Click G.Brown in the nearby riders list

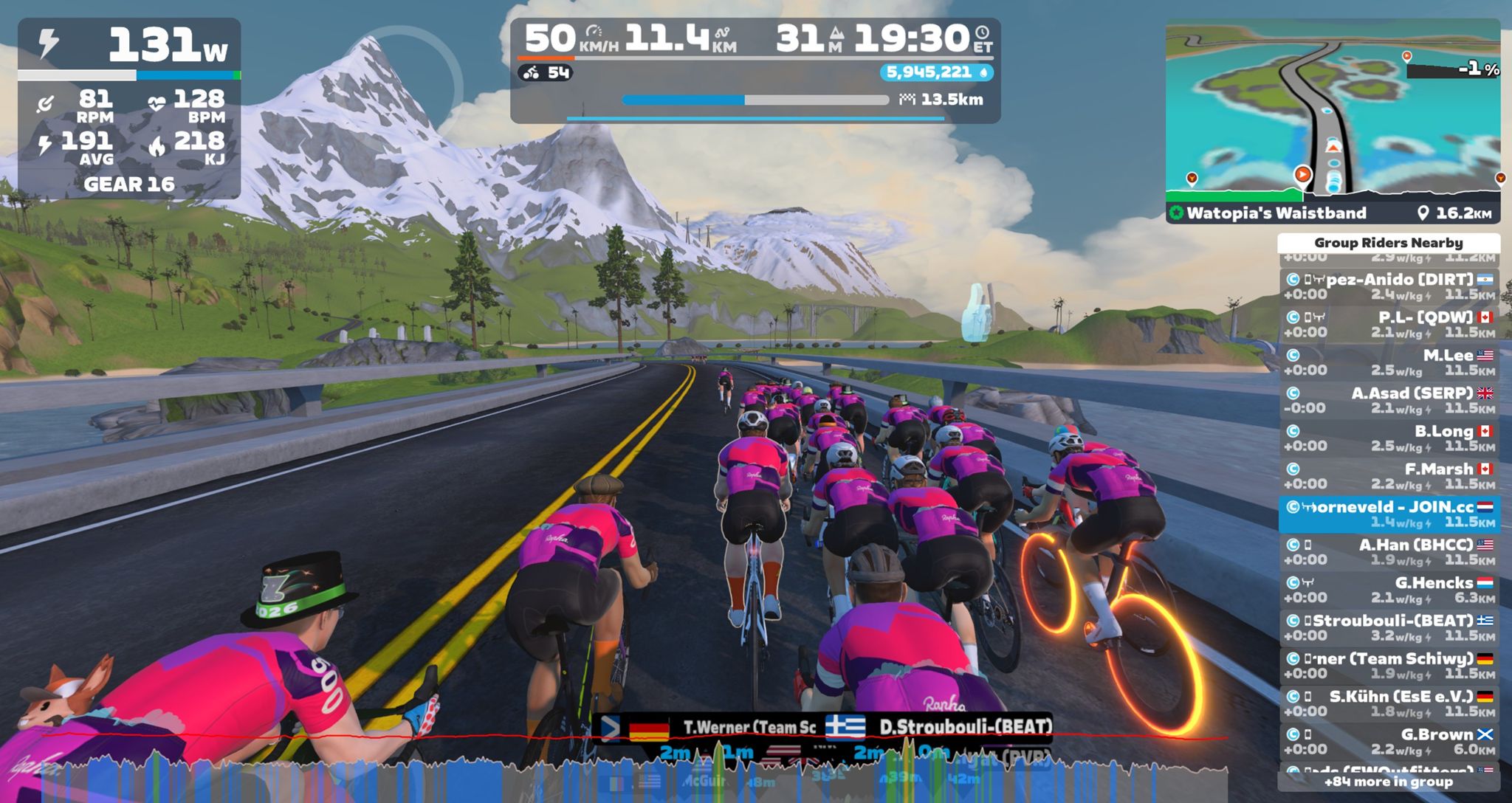click(1389, 741)
